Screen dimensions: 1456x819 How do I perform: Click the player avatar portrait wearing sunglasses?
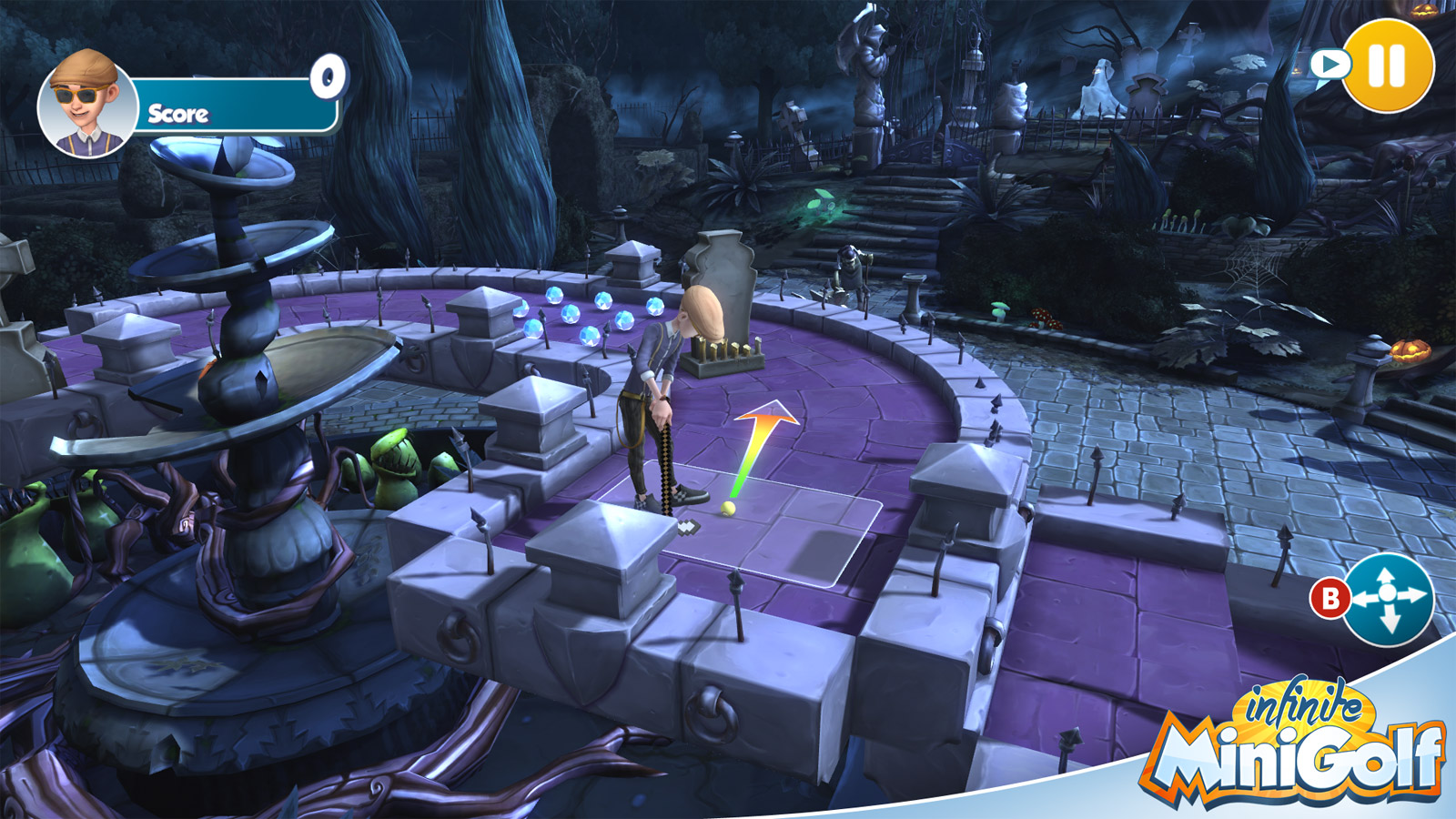[86, 100]
